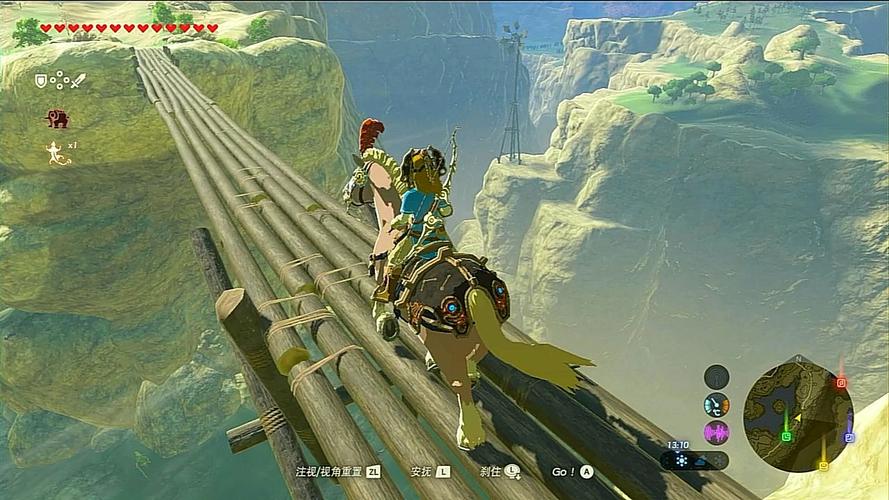Click the purple noise level indicator
The image size is (889, 500).
coord(716,433)
